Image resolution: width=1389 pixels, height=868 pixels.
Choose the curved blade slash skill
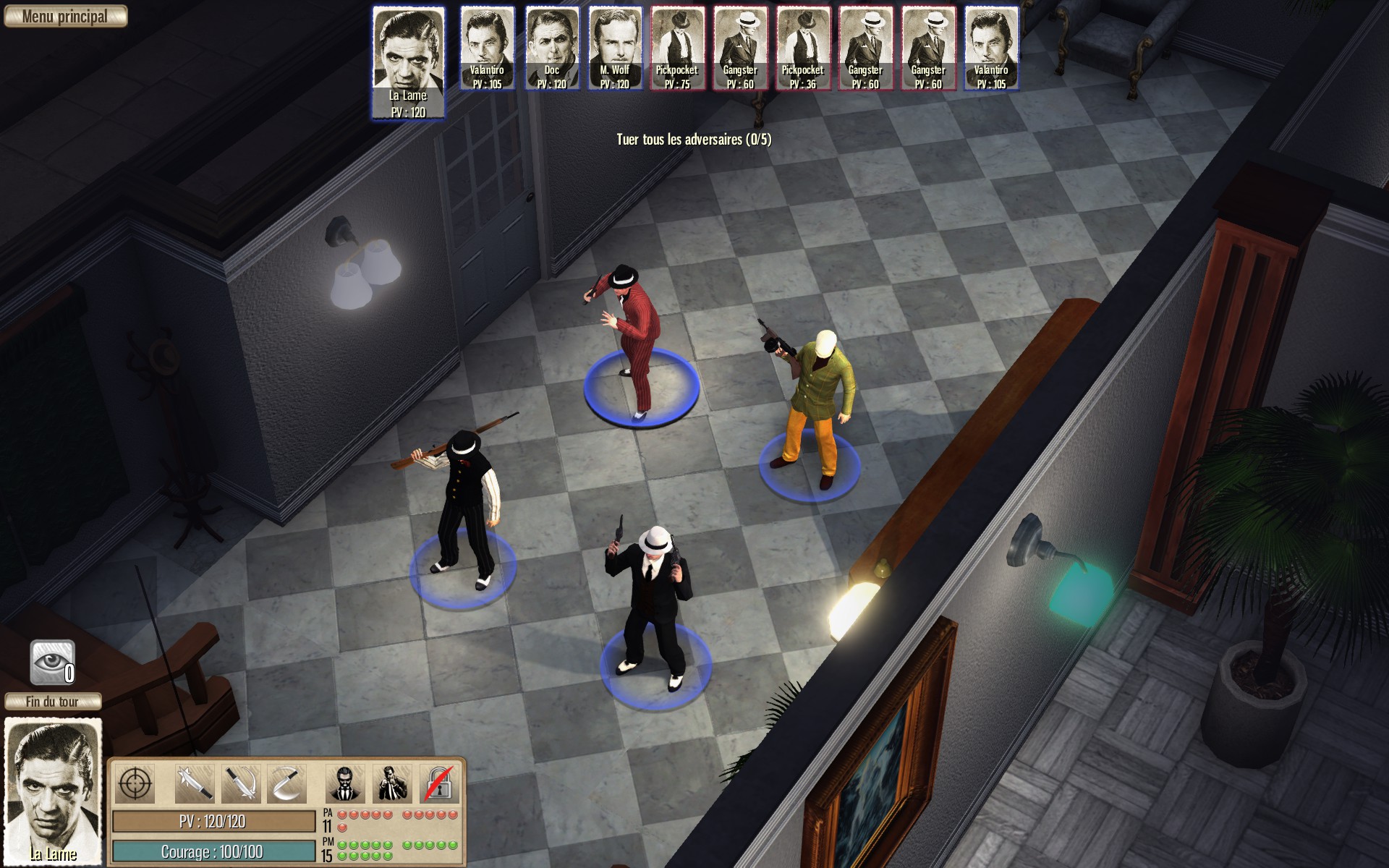coord(286,783)
